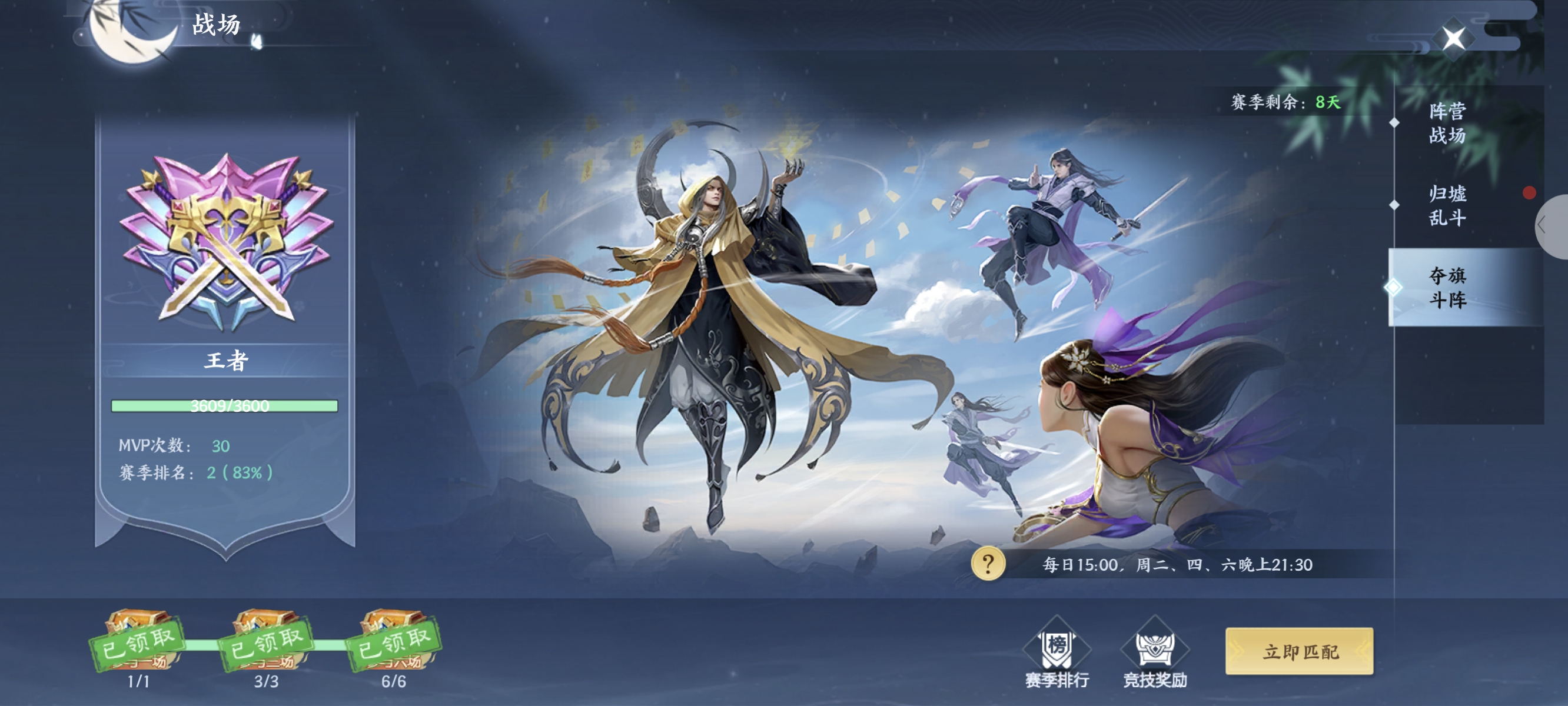Open the 归墟乱斗 tab
The height and width of the screenshot is (706, 1568).
[1447, 205]
